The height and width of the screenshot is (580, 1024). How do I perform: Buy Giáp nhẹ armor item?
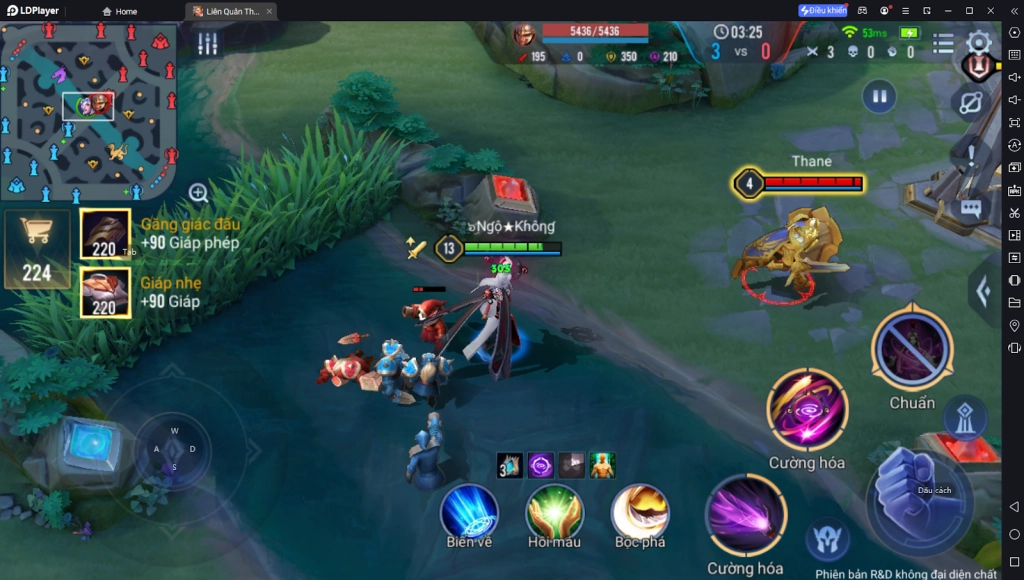pyautogui.click(x=105, y=292)
